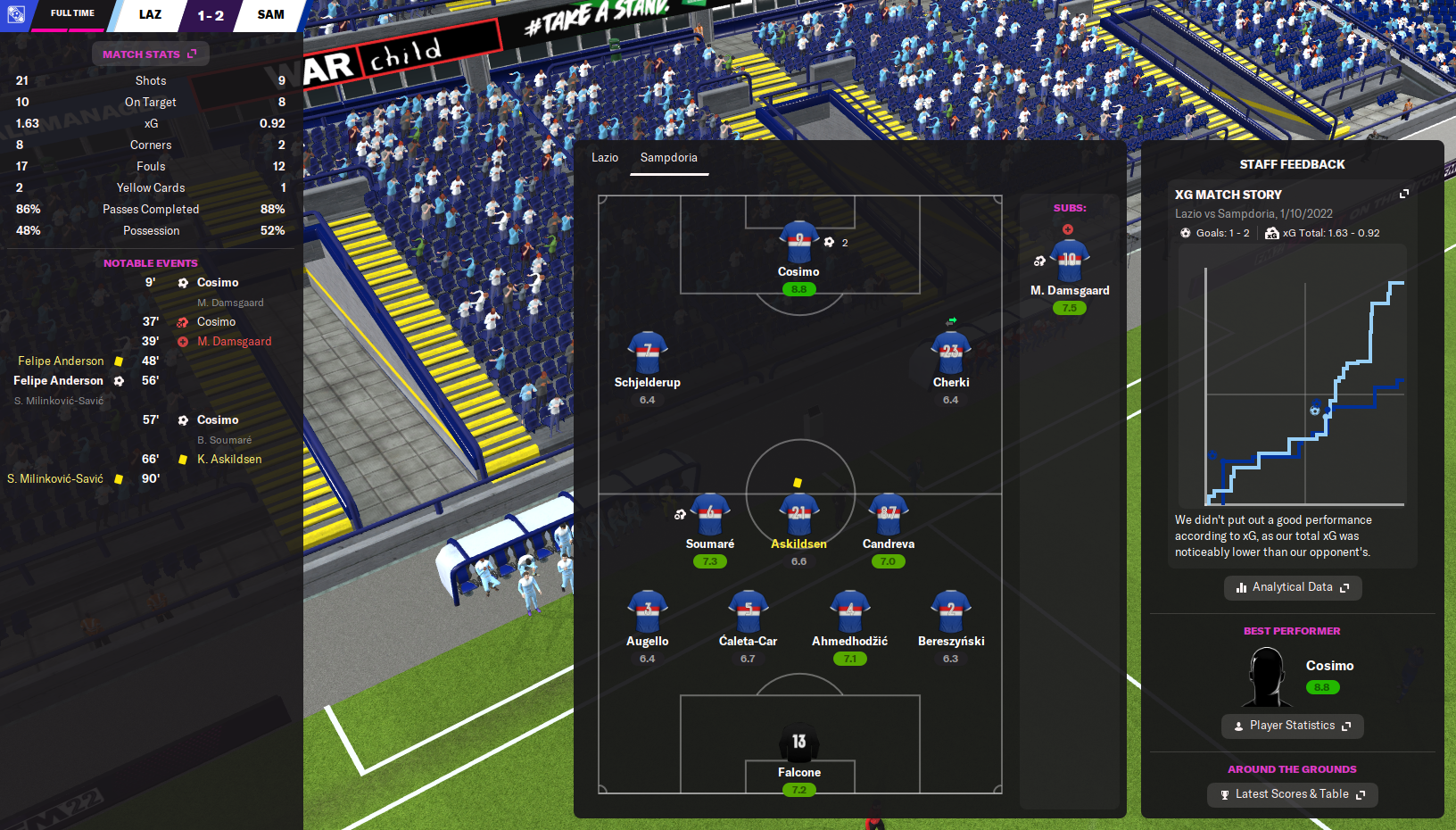Click midfielder Askildsen's shirt
Screen dimensions: 1456x830
(798, 514)
